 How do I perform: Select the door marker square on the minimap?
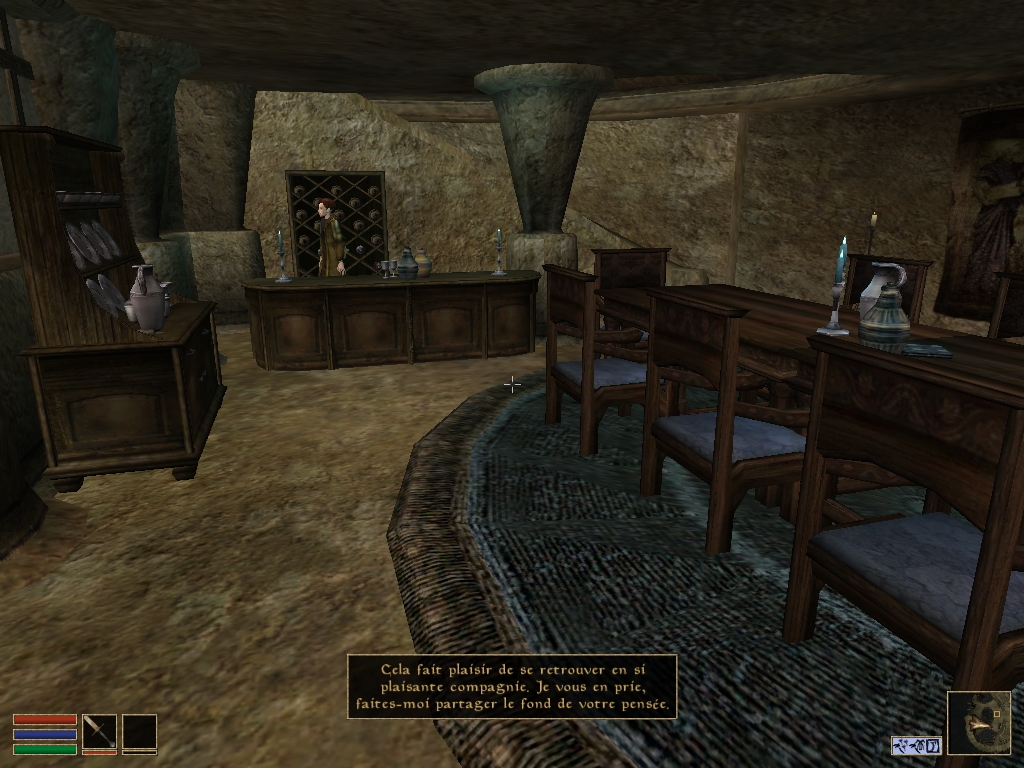tap(996, 716)
